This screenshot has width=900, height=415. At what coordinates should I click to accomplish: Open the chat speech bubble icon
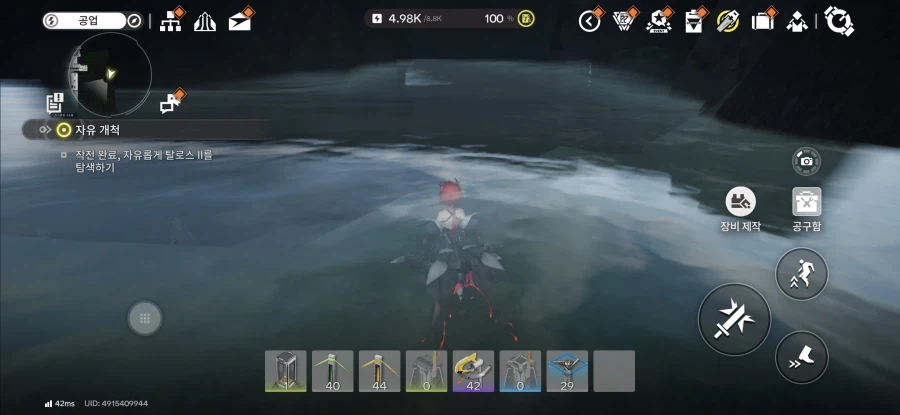tap(169, 103)
